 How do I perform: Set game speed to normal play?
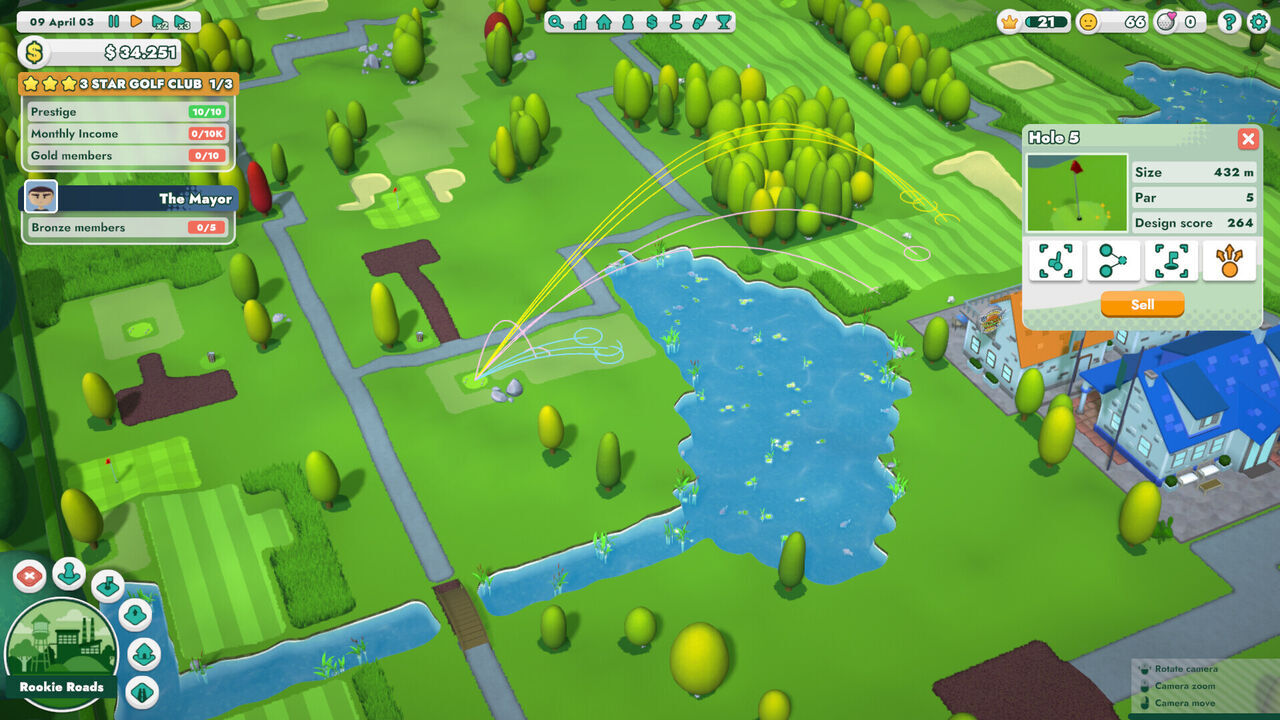point(136,21)
